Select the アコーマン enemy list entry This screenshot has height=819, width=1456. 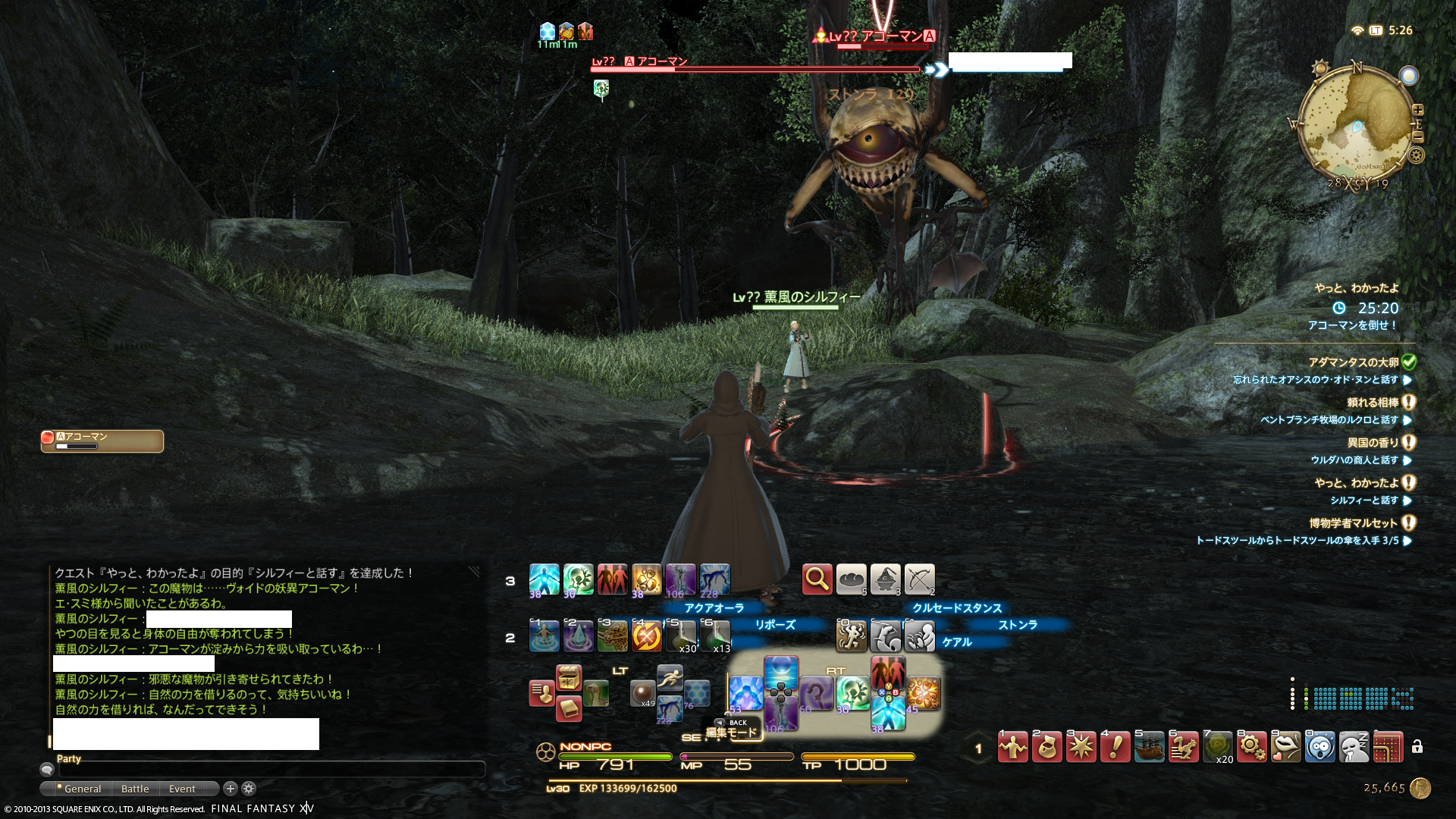[102, 441]
